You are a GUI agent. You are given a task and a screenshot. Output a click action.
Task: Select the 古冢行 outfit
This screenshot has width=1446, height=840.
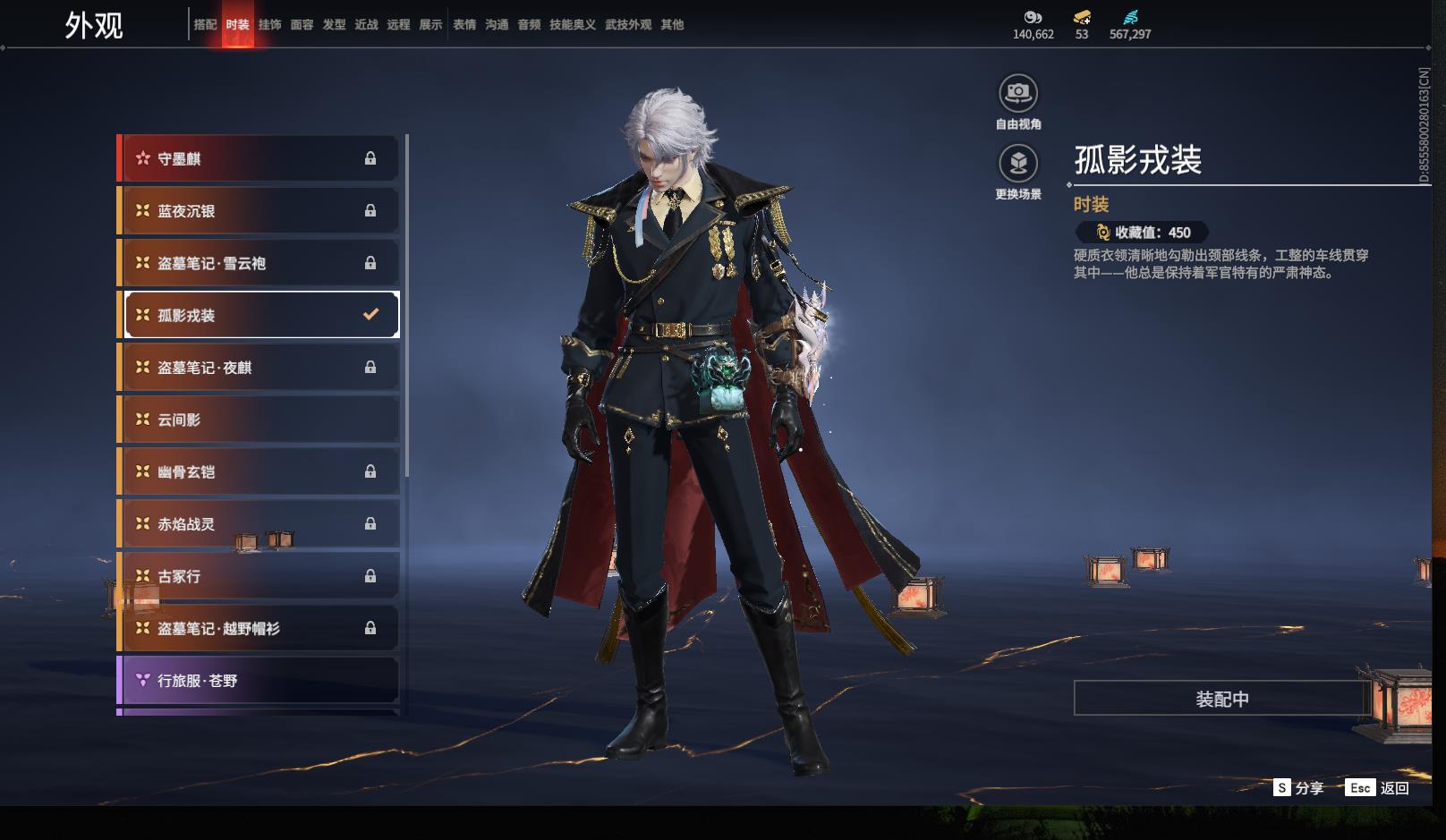pos(259,576)
